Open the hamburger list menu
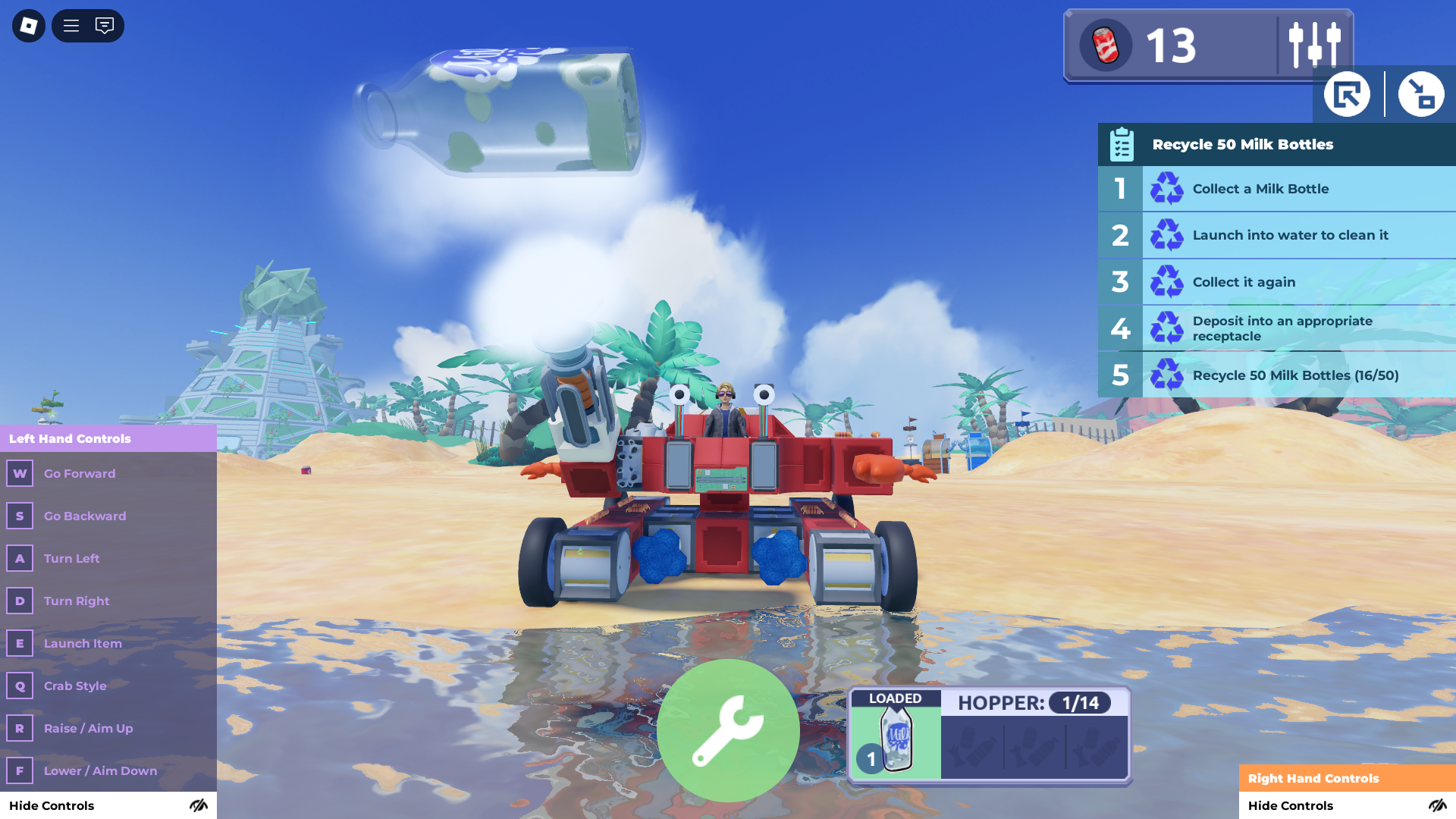The width and height of the screenshot is (1456, 819). tap(71, 26)
